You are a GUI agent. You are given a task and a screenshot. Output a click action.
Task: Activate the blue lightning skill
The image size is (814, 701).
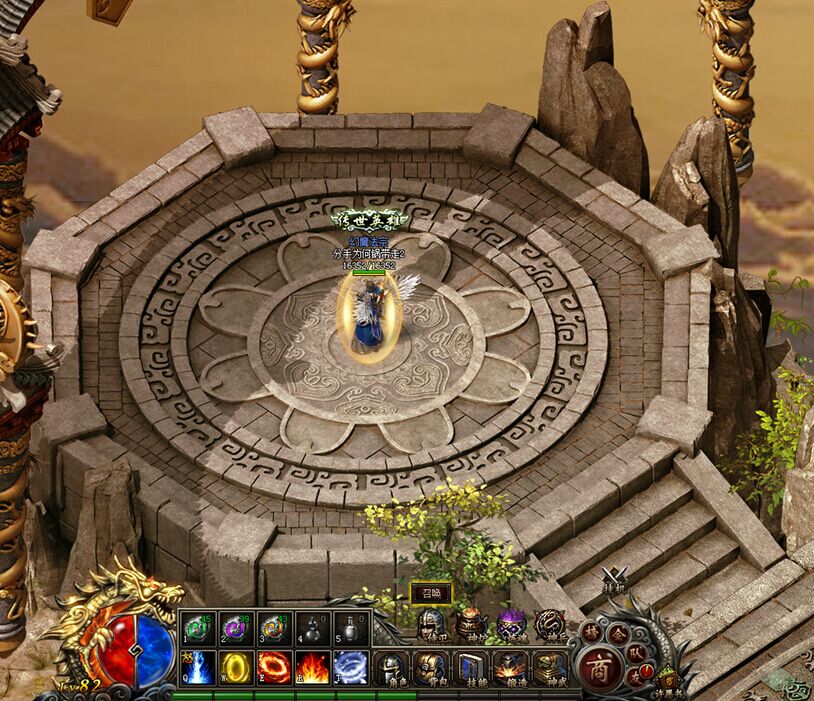pyautogui.click(x=197, y=667)
